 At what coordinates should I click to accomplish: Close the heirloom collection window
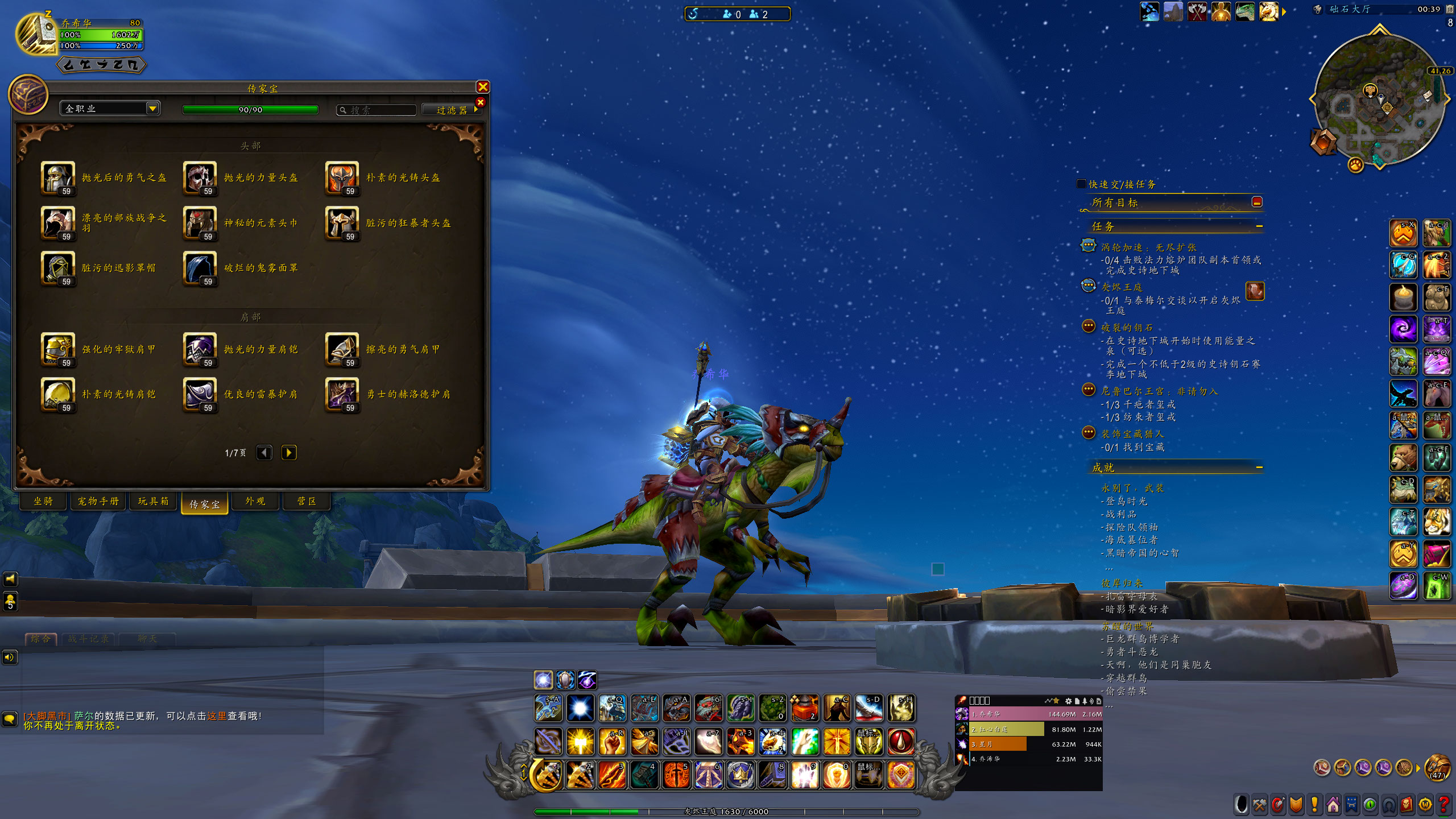[x=483, y=87]
